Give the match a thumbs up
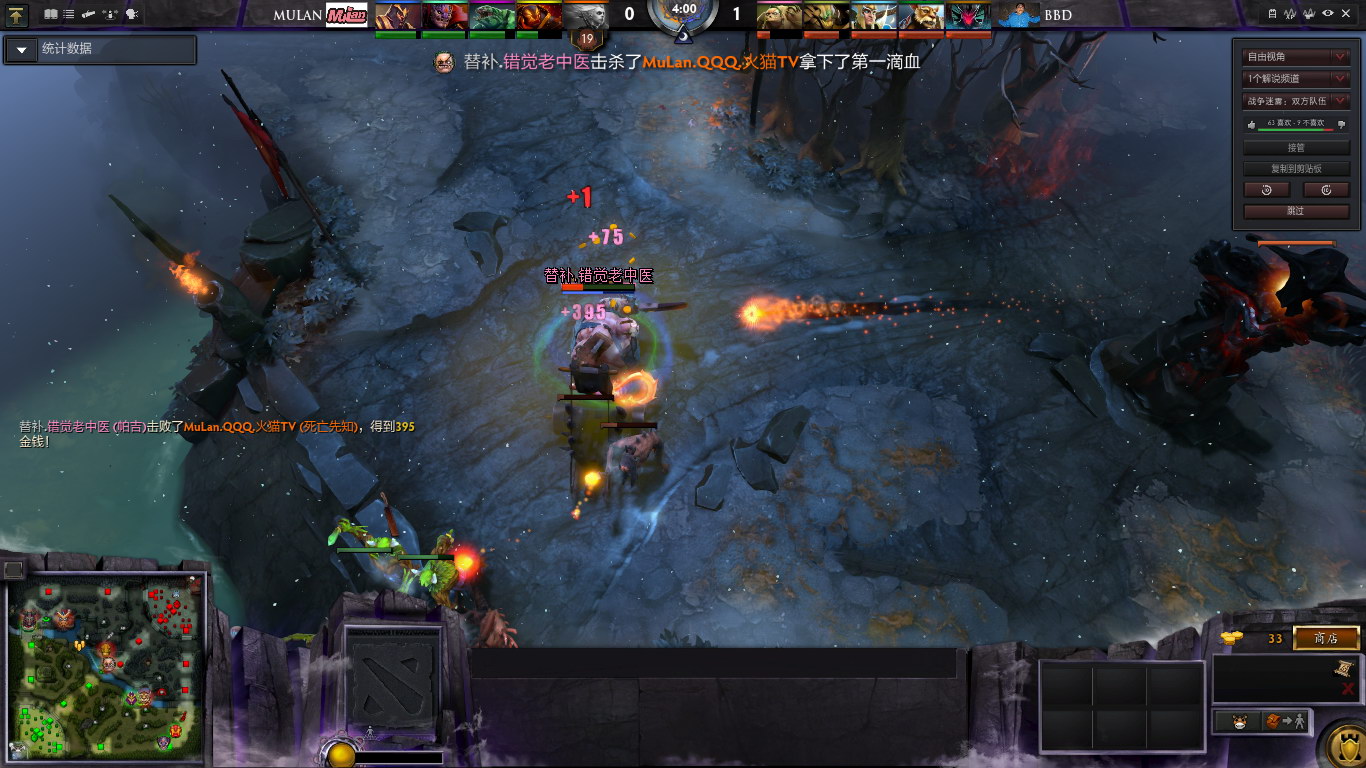 (1251, 124)
